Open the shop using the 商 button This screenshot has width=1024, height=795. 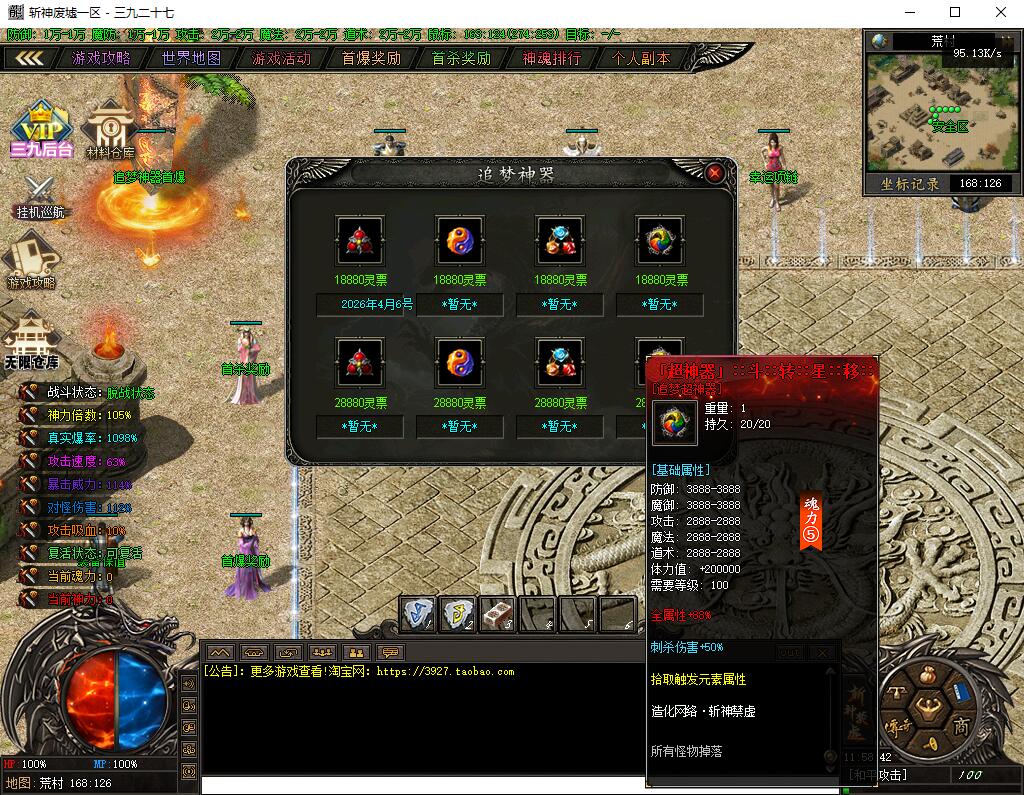coord(960,723)
